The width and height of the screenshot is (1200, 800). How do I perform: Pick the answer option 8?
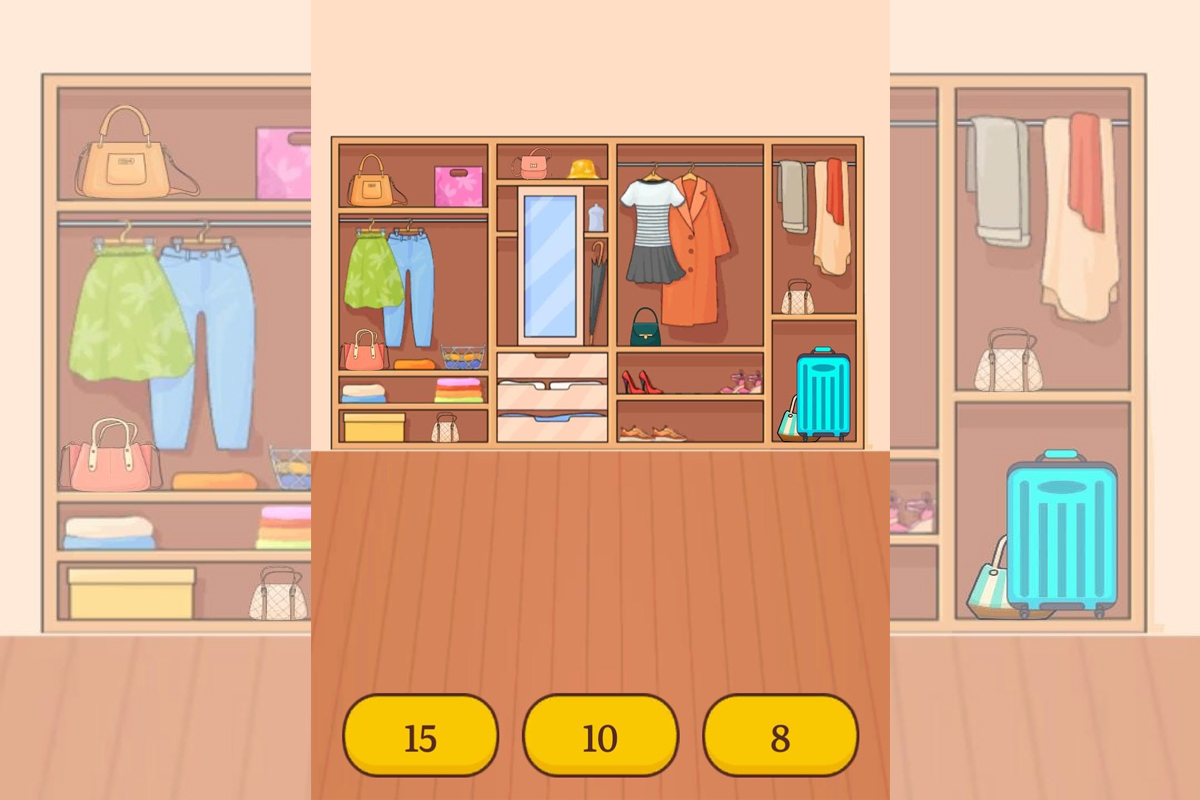pyautogui.click(x=780, y=736)
